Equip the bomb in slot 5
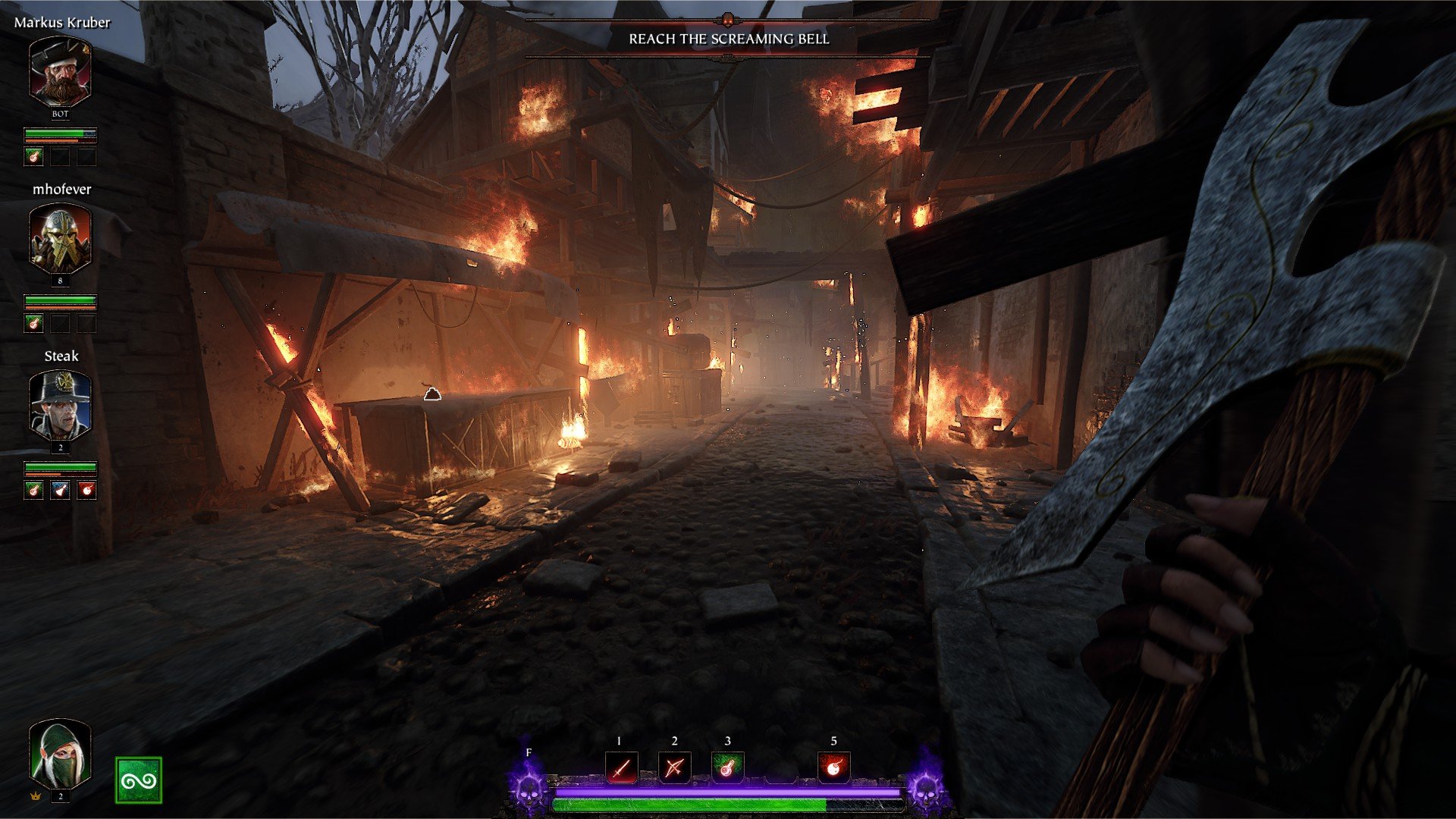Image resolution: width=1456 pixels, height=819 pixels. (x=833, y=768)
